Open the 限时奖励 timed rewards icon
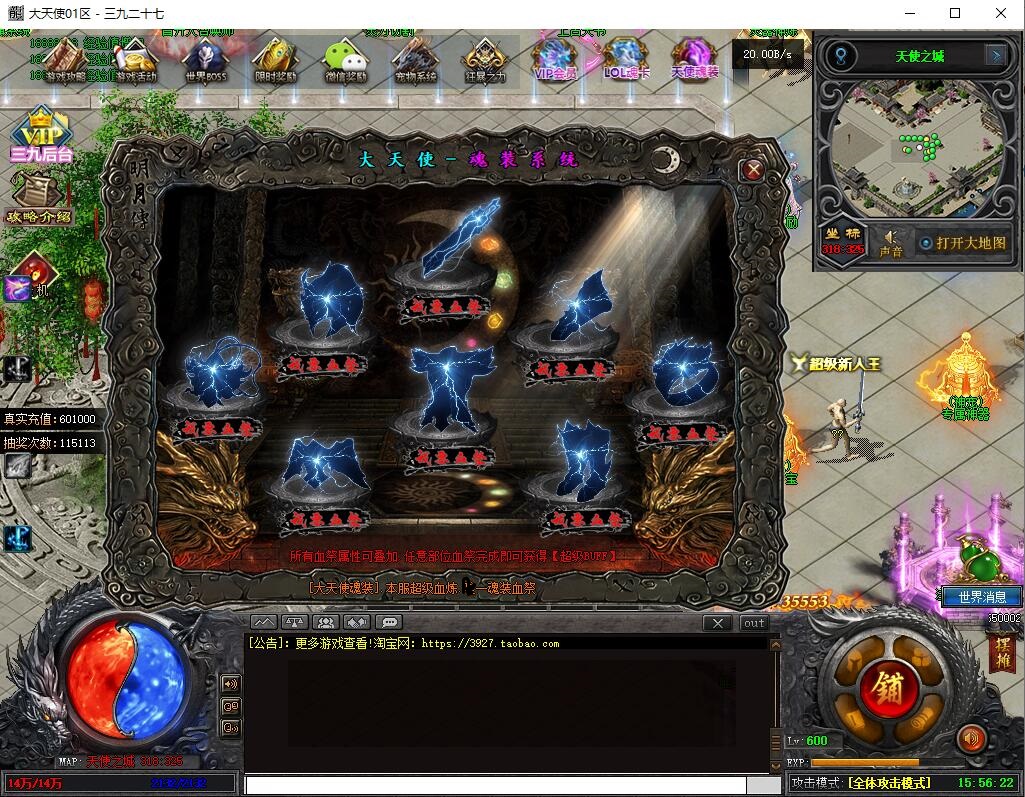Image resolution: width=1025 pixels, height=797 pixels. [x=274, y=60]
